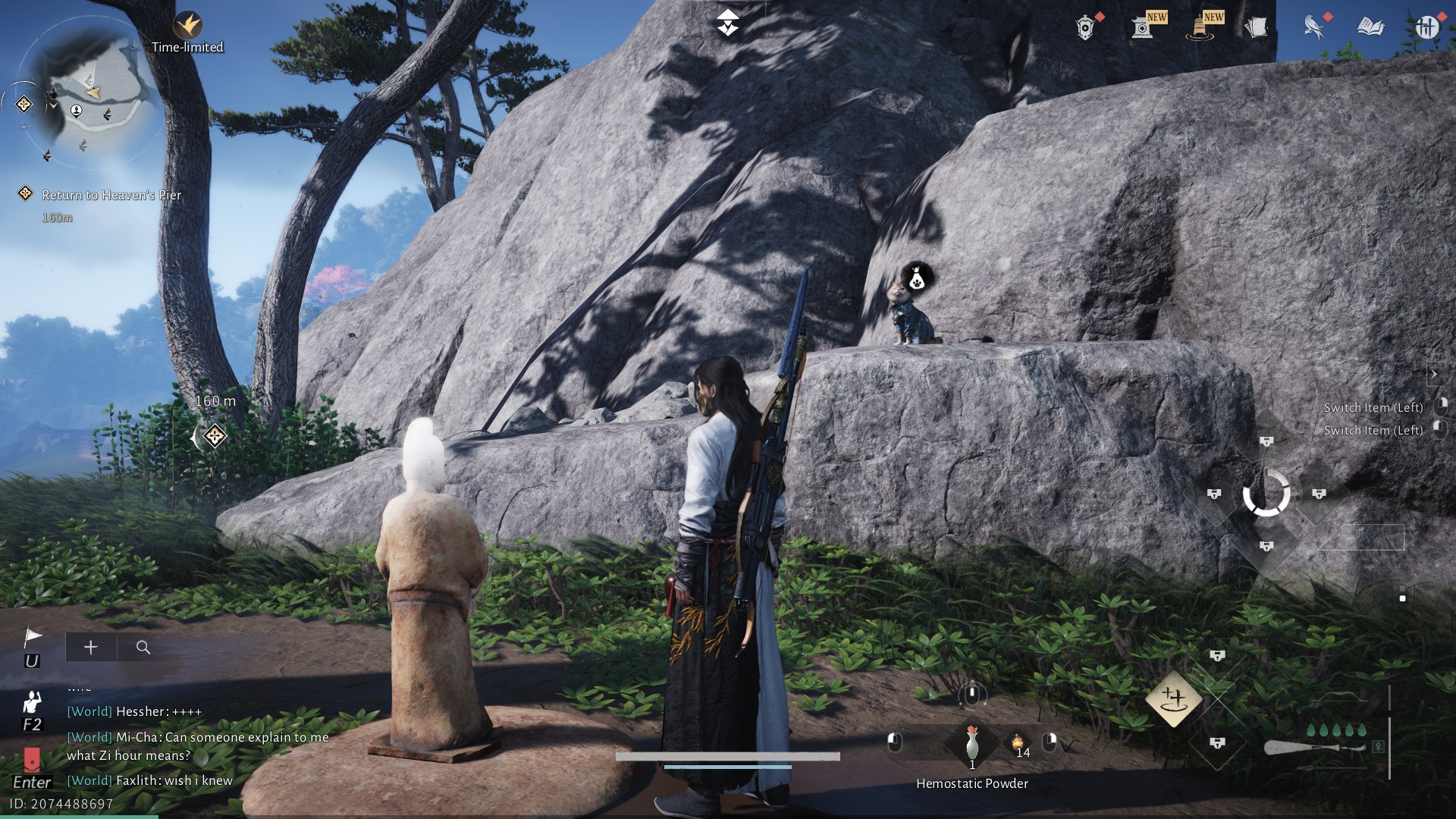Open the shield-shaped menu icon

pyautogui.click(x=1085, y=28)
